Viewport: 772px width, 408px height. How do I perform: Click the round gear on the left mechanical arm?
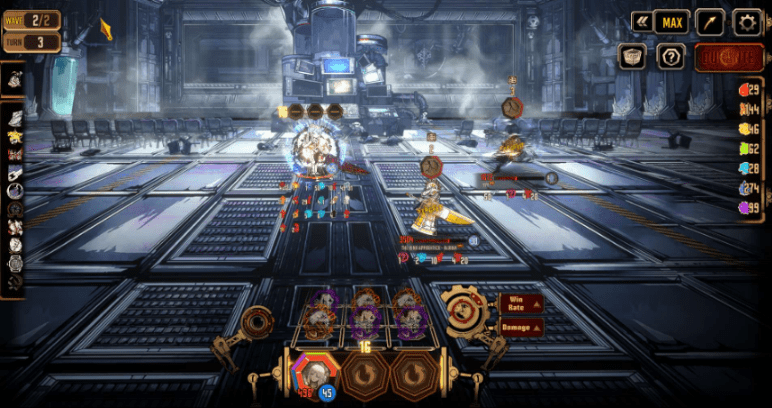(257, 322)
